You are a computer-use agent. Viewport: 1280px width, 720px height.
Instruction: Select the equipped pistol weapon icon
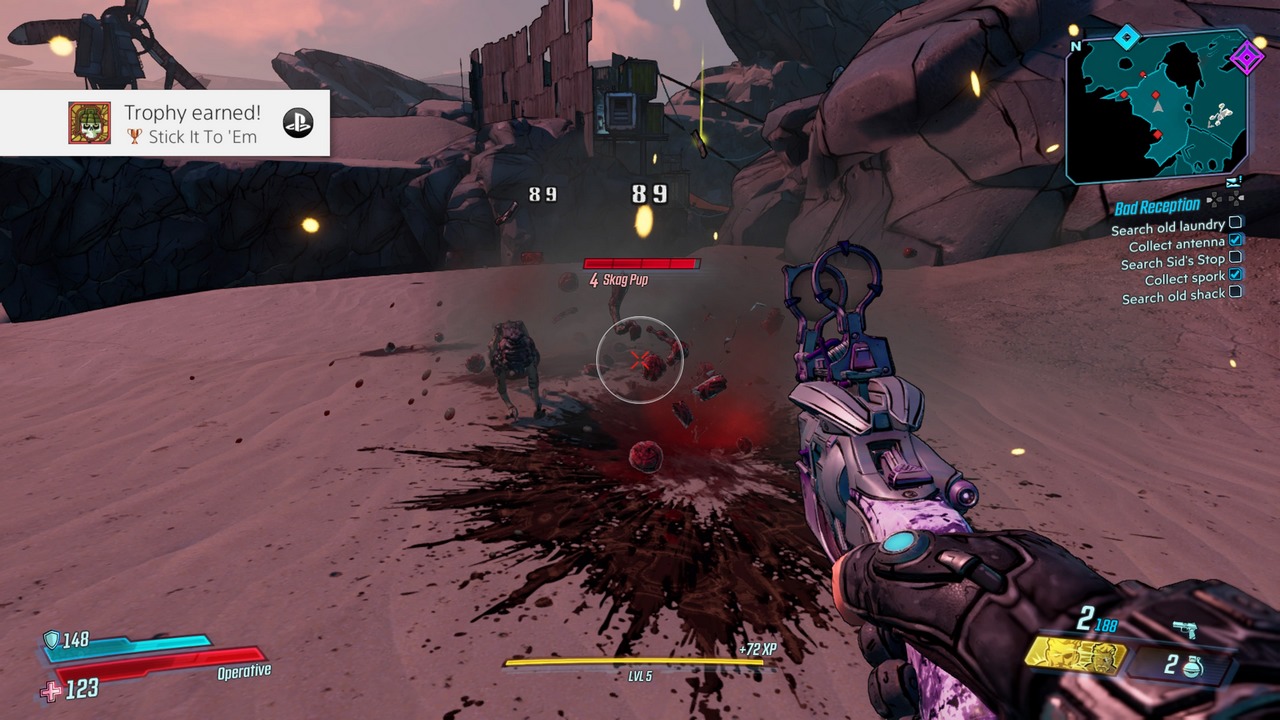point(1185,630)
